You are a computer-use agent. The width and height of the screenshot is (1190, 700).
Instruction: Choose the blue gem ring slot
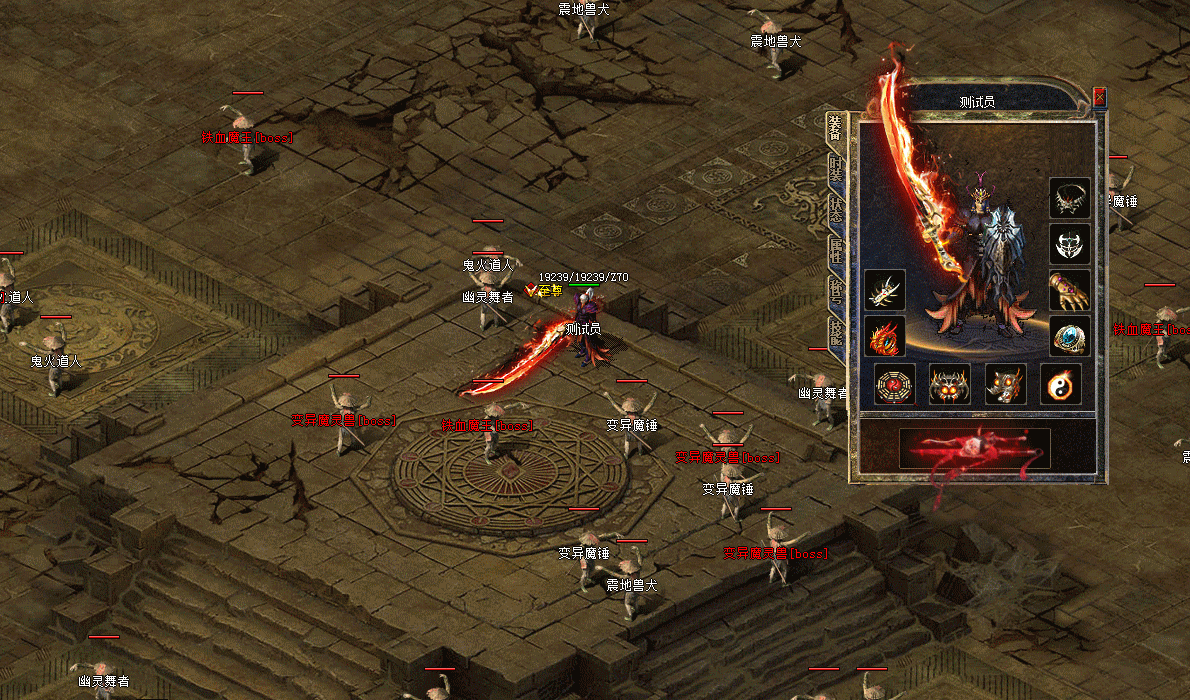pyautogui.click(x=1069, y=336)
